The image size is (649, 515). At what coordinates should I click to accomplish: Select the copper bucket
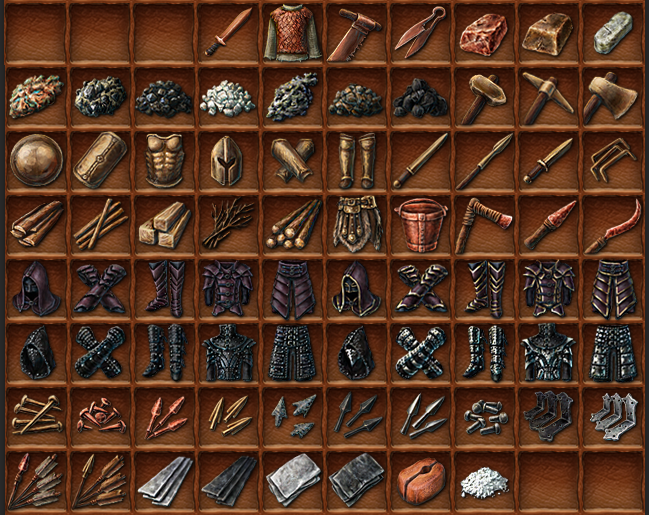coord(420,224)
